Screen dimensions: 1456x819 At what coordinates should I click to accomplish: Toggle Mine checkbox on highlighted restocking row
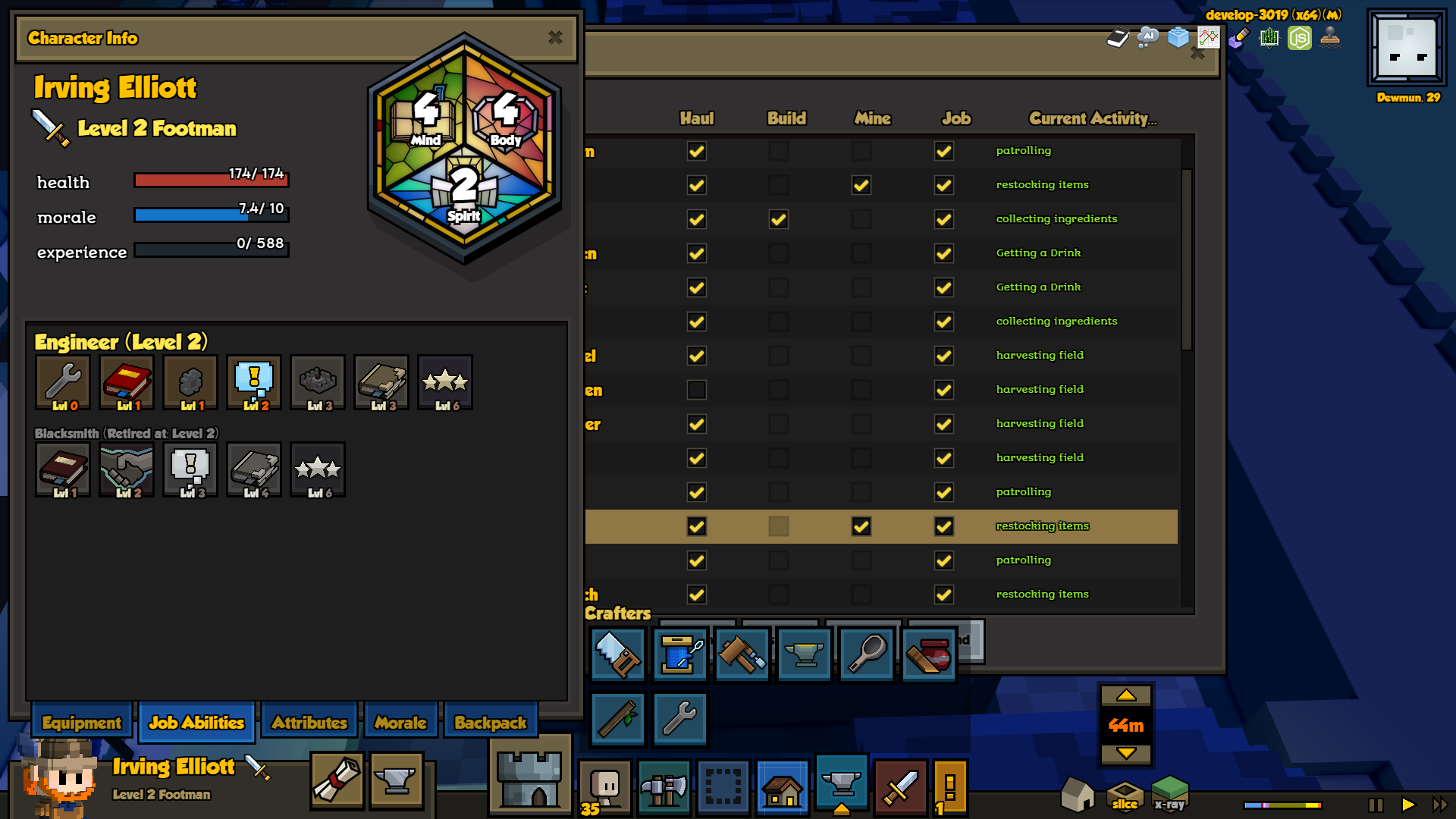[861, 526]
